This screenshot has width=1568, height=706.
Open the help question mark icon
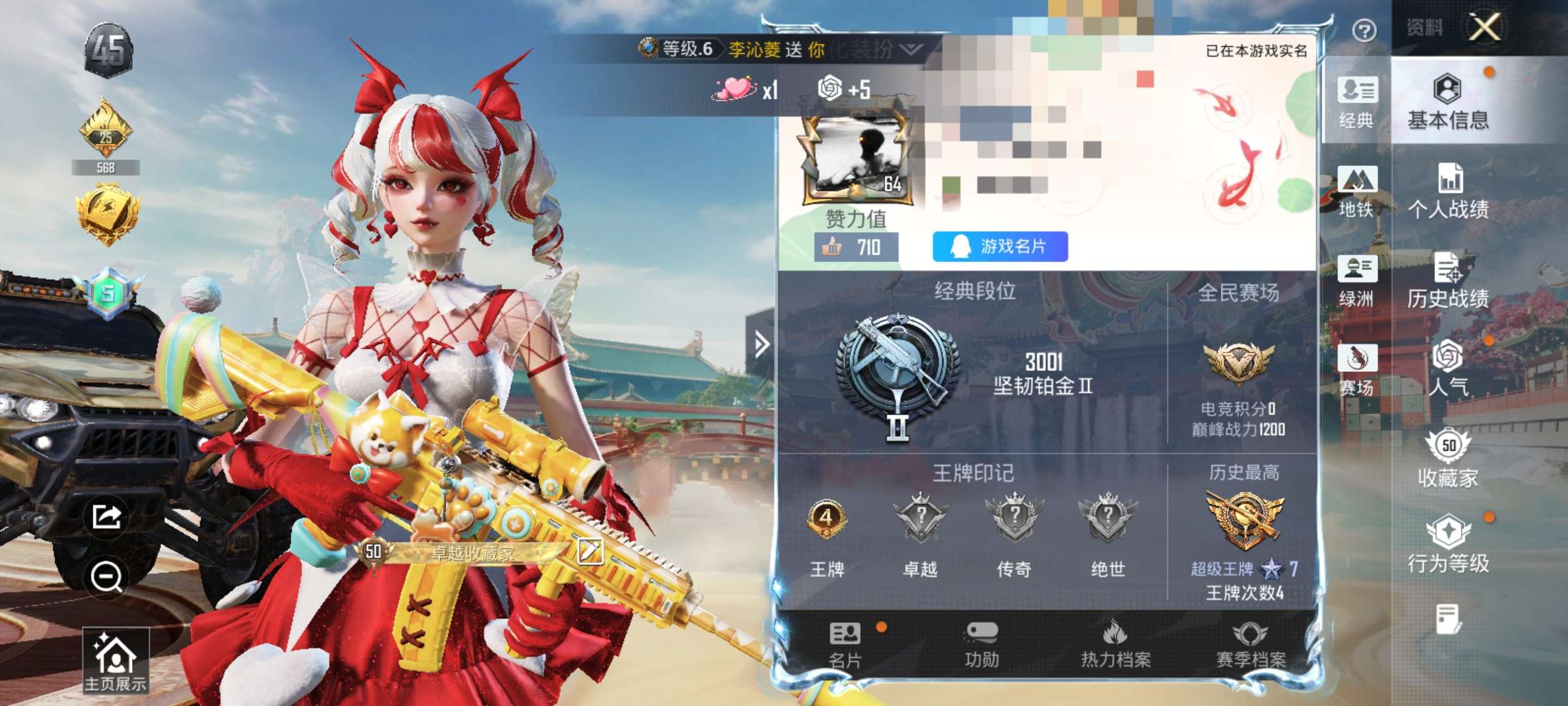click(1365, 29)
